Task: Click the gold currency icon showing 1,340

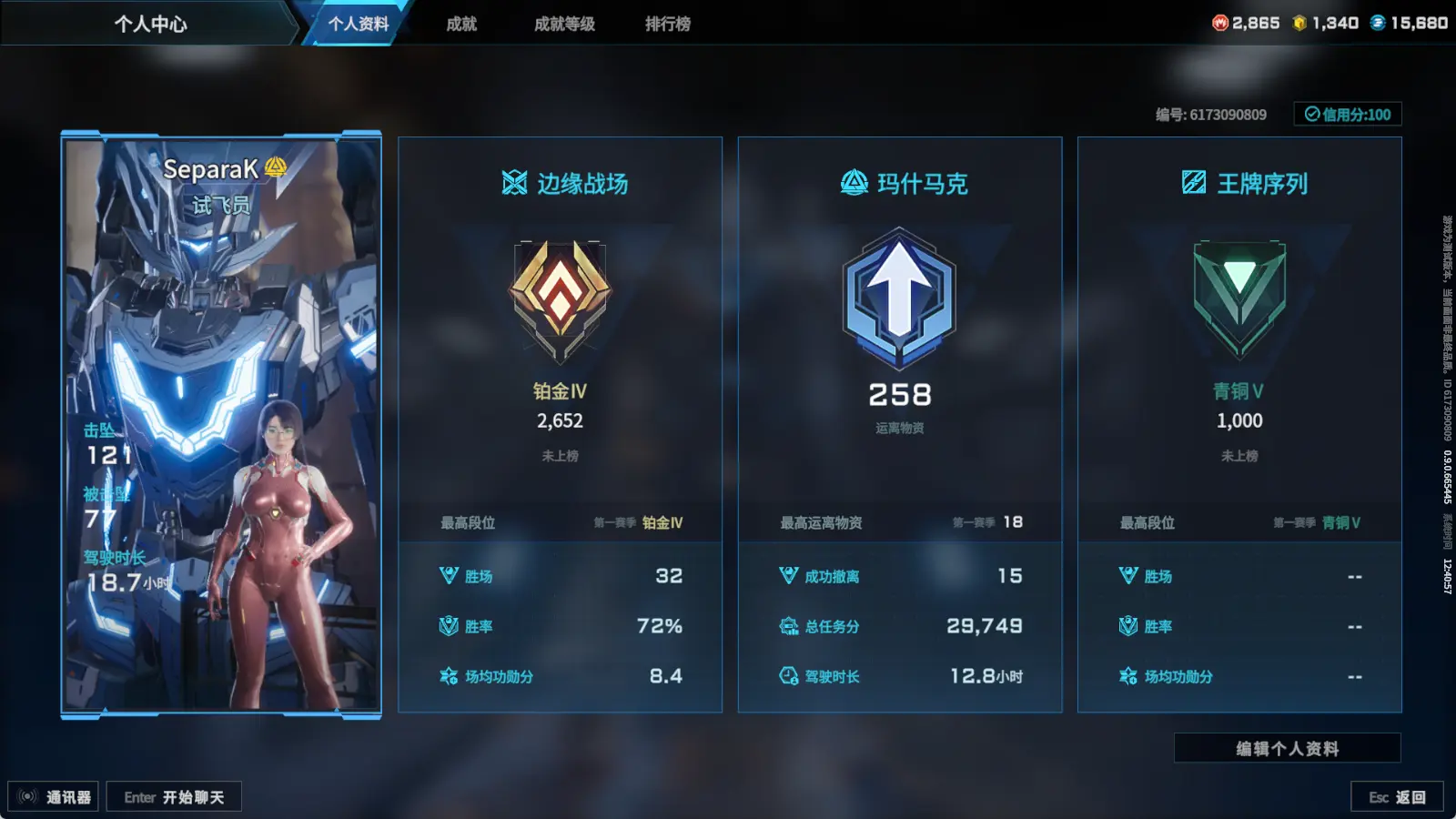Action: click(x=1299, y=23)
